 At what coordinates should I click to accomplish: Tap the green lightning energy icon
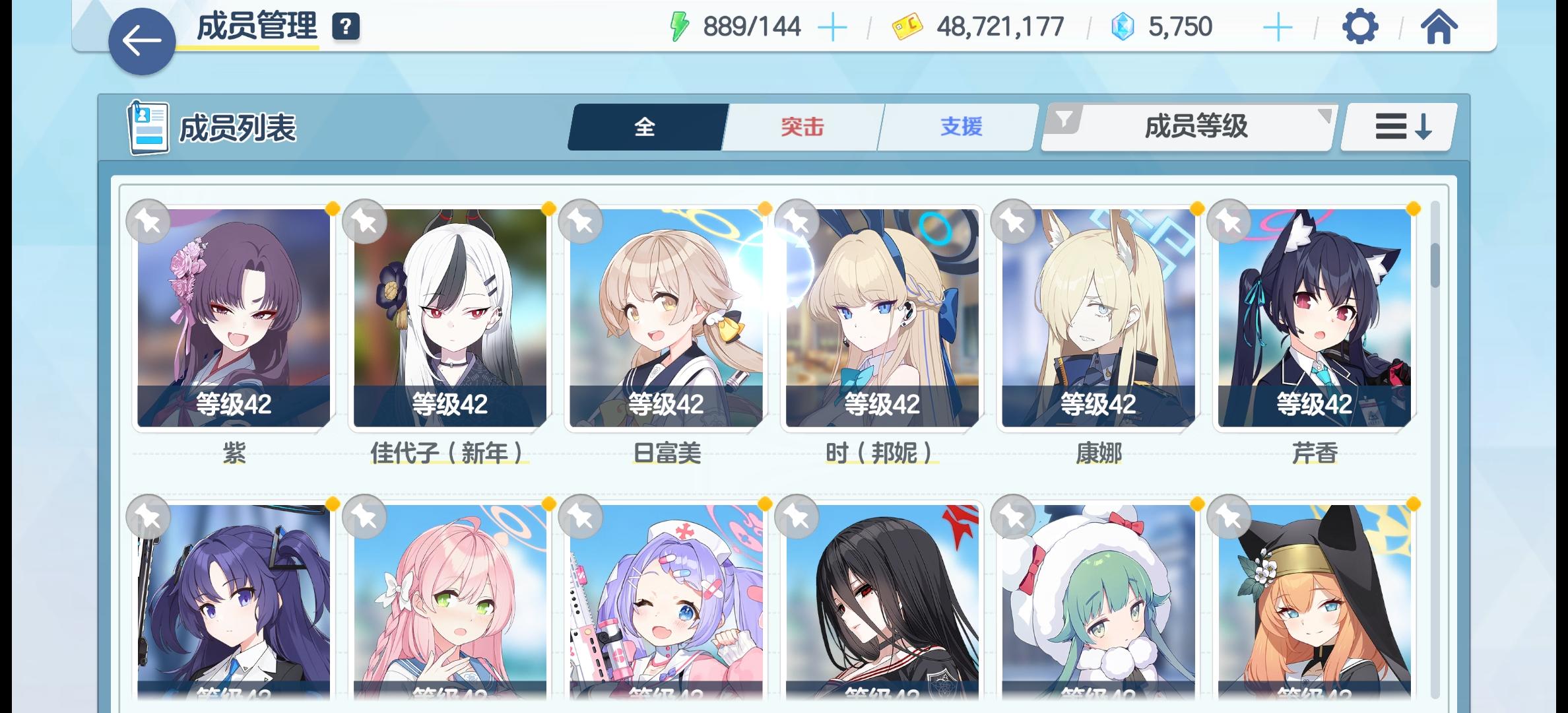coord(677,26)
